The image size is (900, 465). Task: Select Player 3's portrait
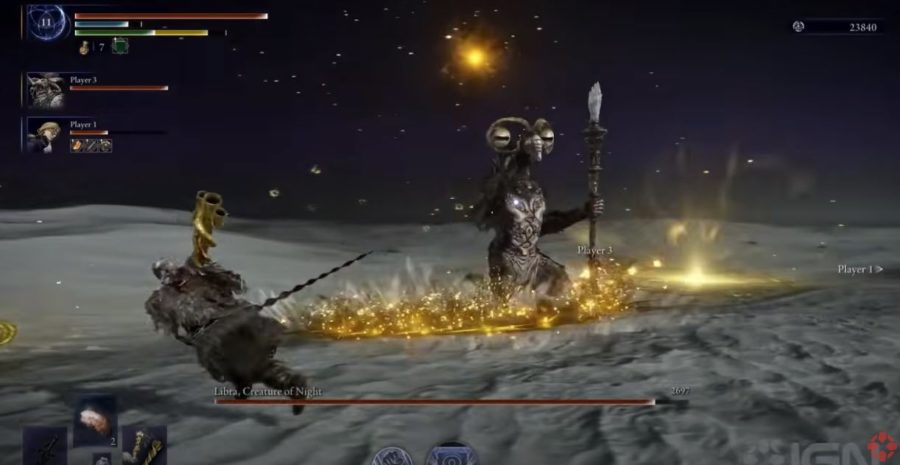click(45, 89)
